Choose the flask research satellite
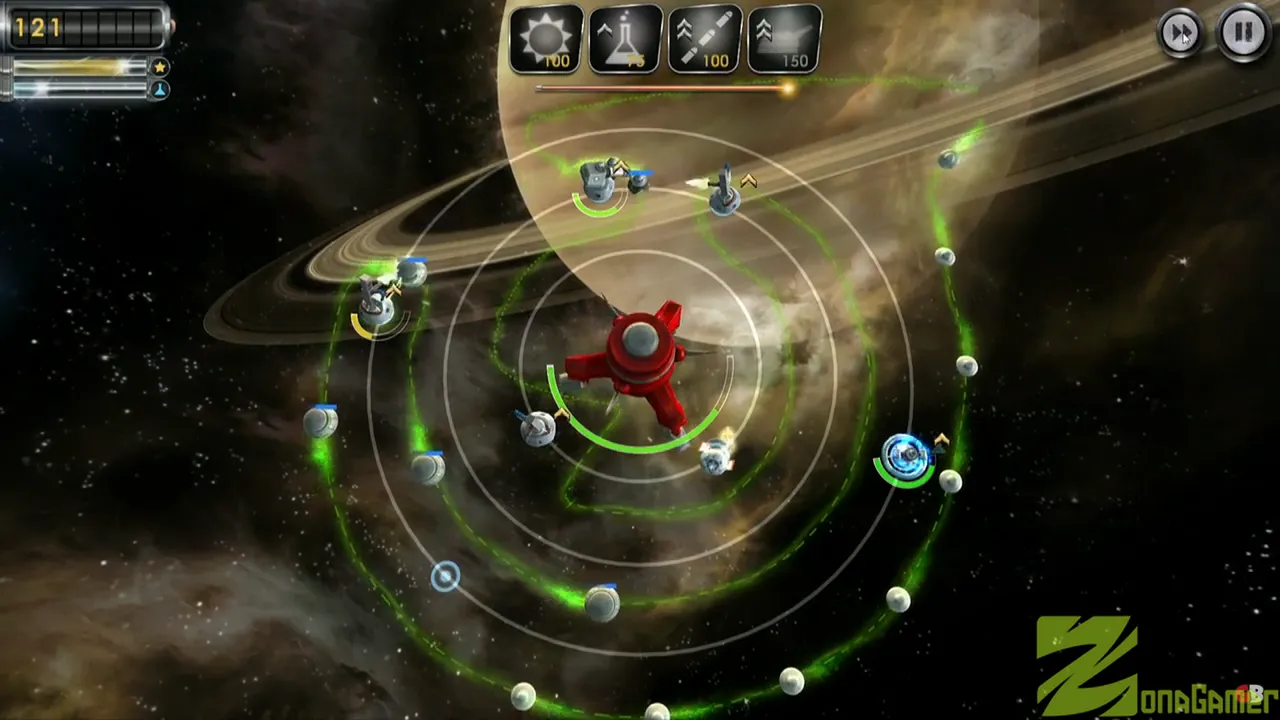 pyautogui.click(x=625, y=39)
